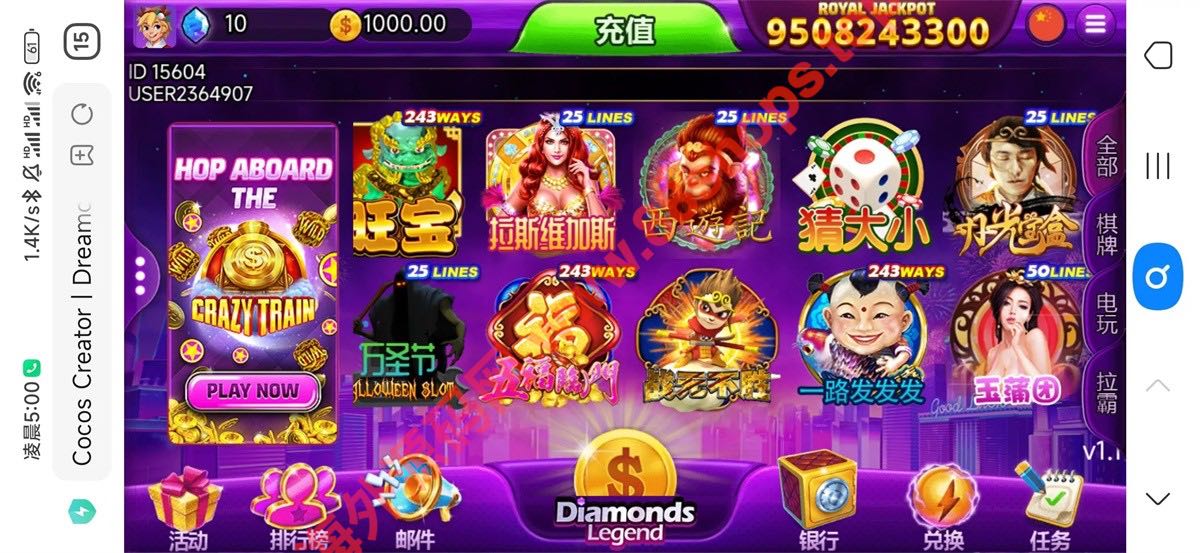Open the 五福临门 slot game
The image size is (1200, 553).
555,337
